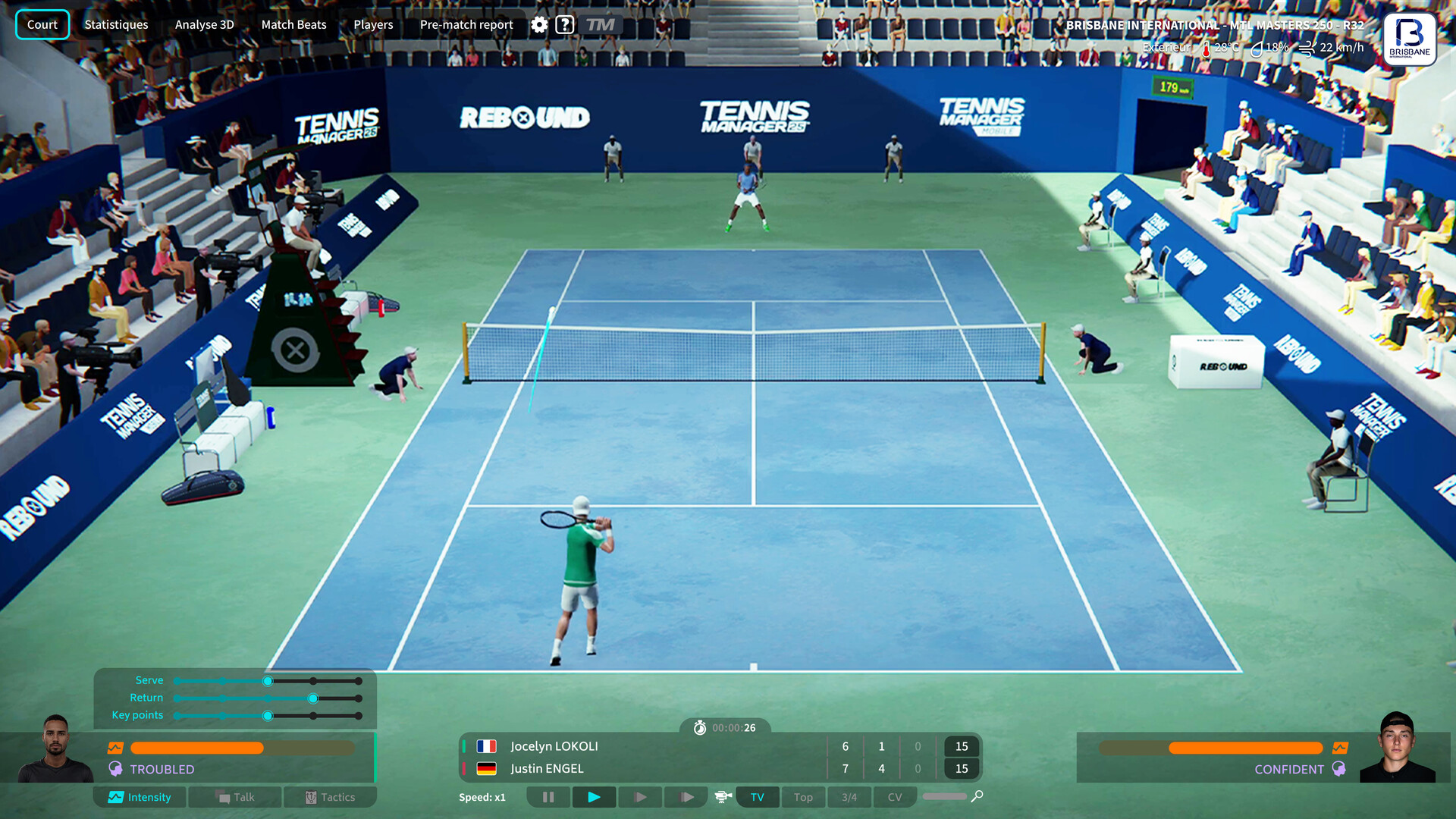
Task: Enable the 3/4 camera angle
Action: click(849, 797)
